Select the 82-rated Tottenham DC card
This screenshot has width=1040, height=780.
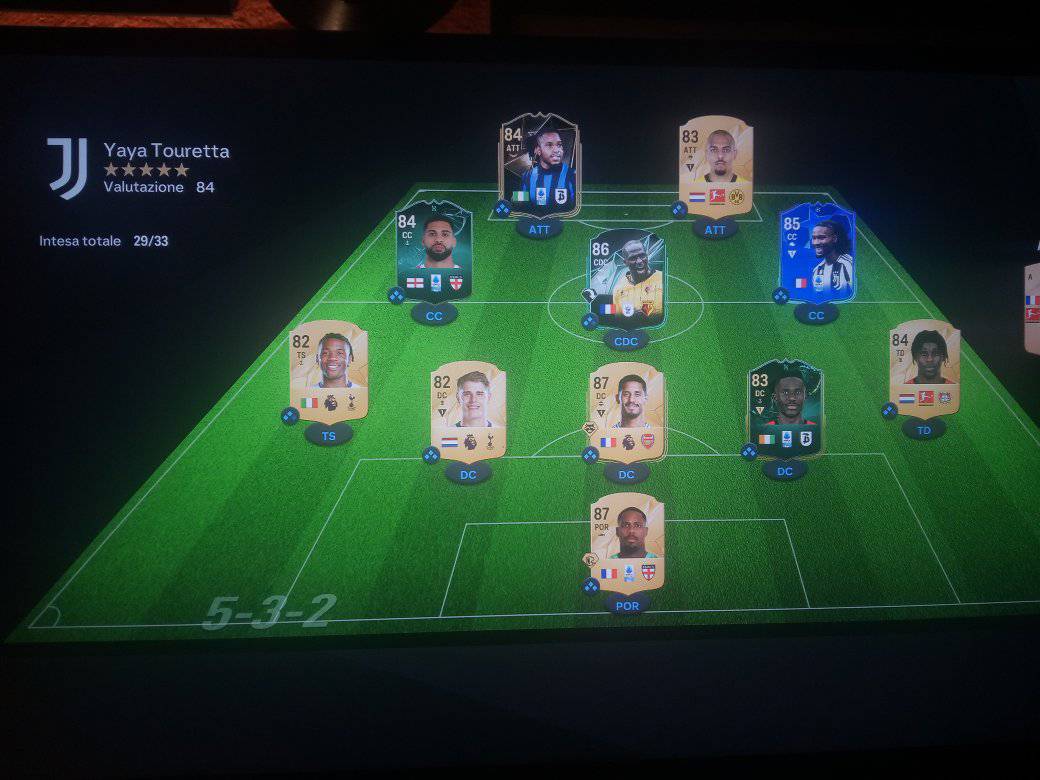468,410
